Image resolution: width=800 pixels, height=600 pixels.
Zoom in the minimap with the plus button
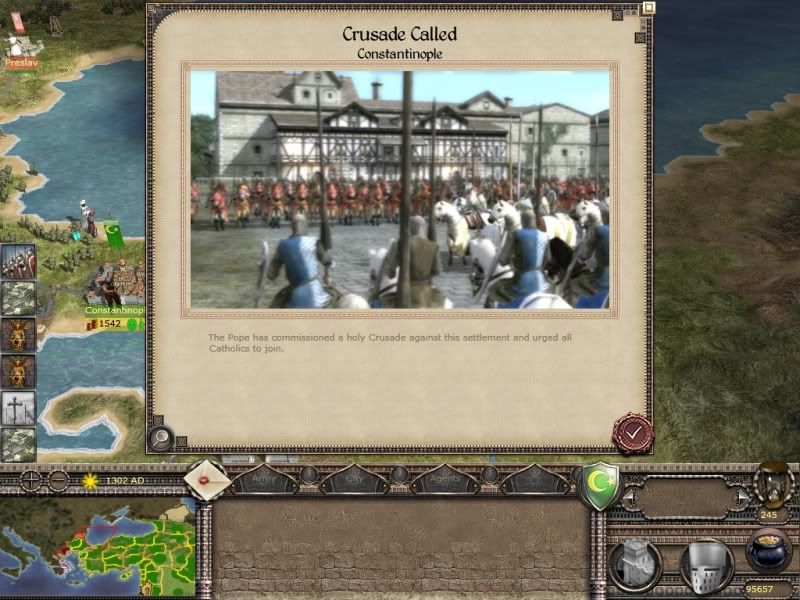(32, 480)
